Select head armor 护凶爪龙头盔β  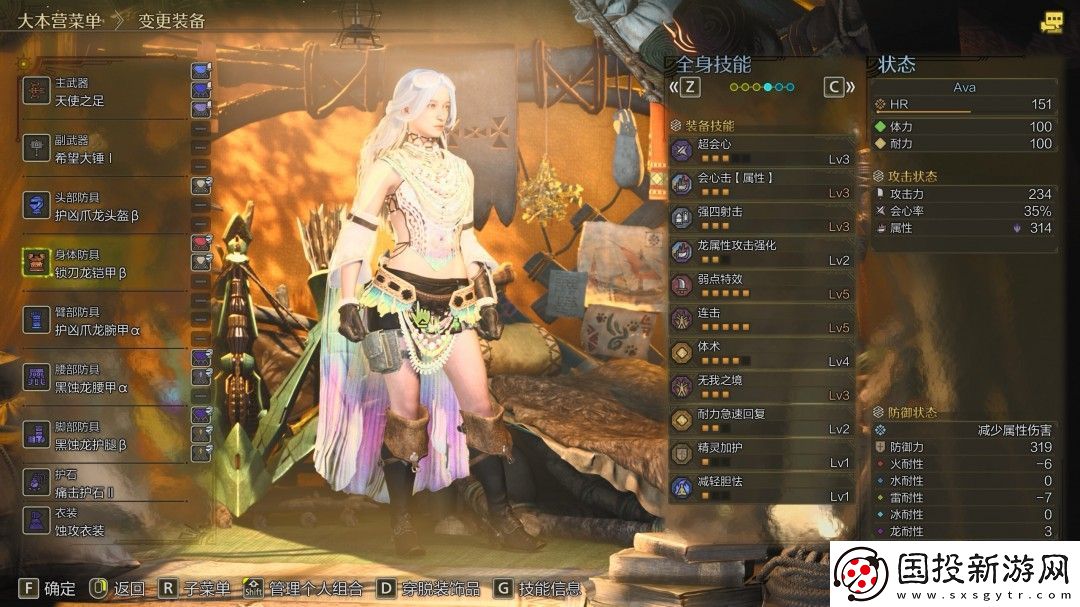(x=100, y=206)
